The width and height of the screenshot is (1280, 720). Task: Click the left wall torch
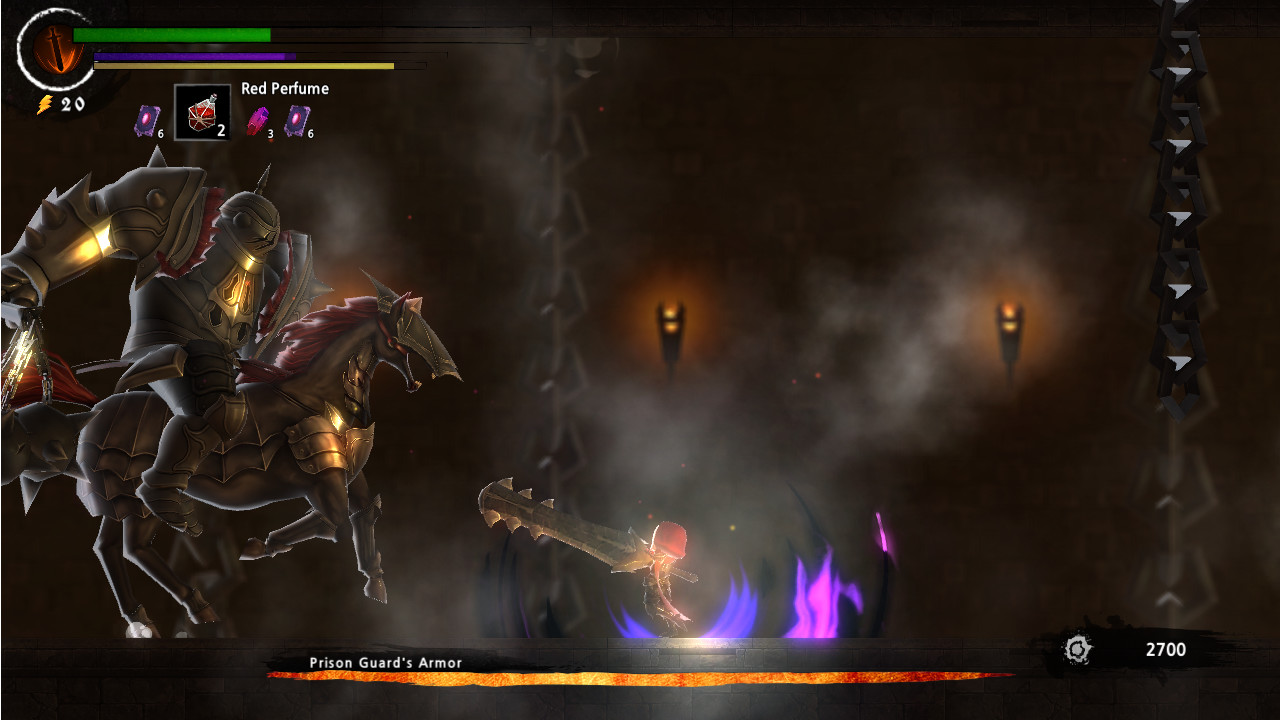click(668, 325)
